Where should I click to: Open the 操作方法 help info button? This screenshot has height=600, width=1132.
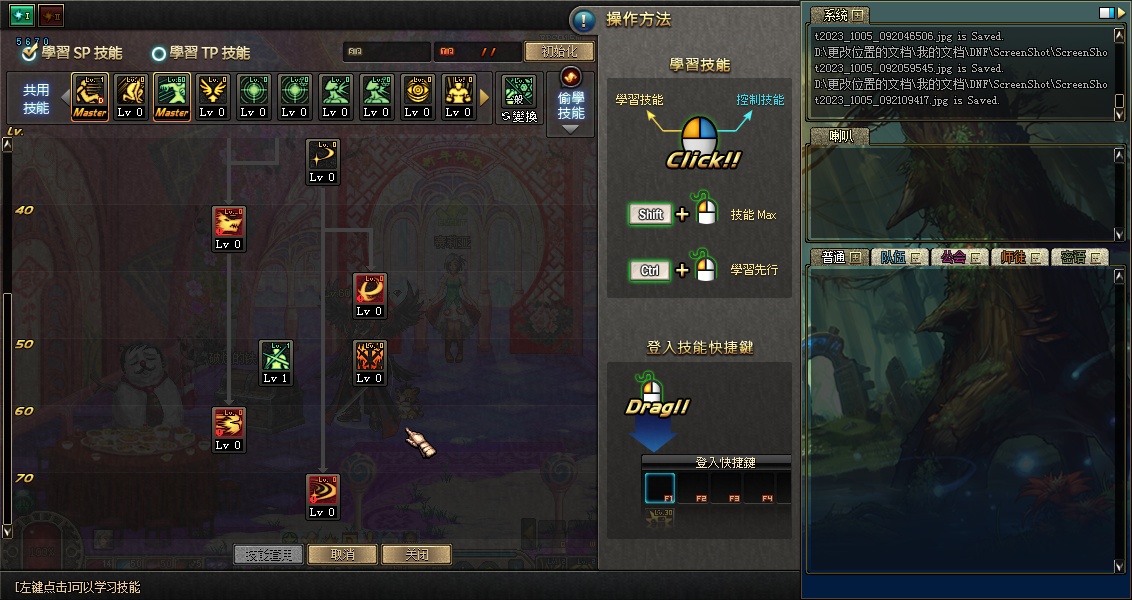coord(583,20)
